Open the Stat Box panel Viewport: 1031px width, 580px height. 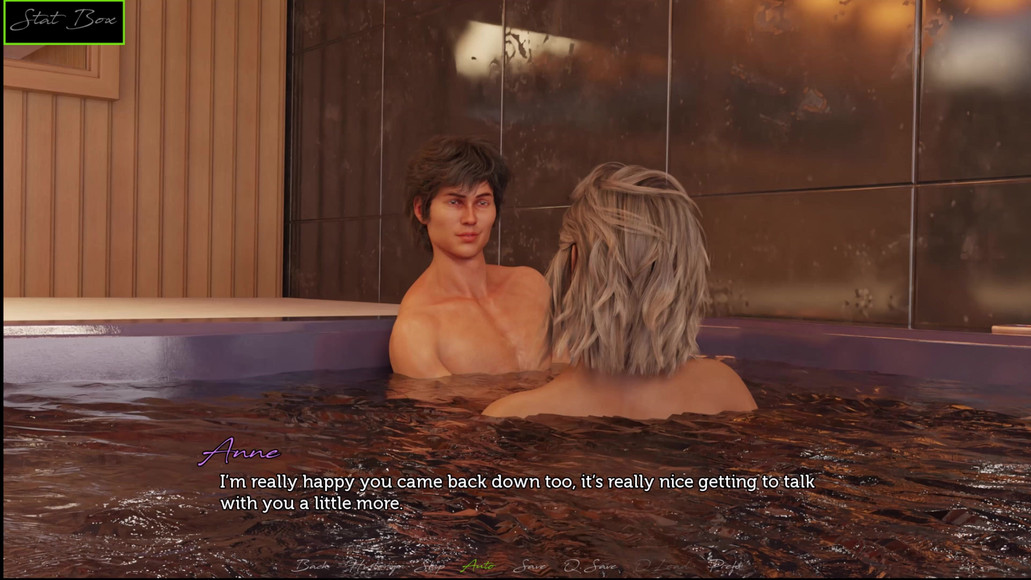(64, 22)
